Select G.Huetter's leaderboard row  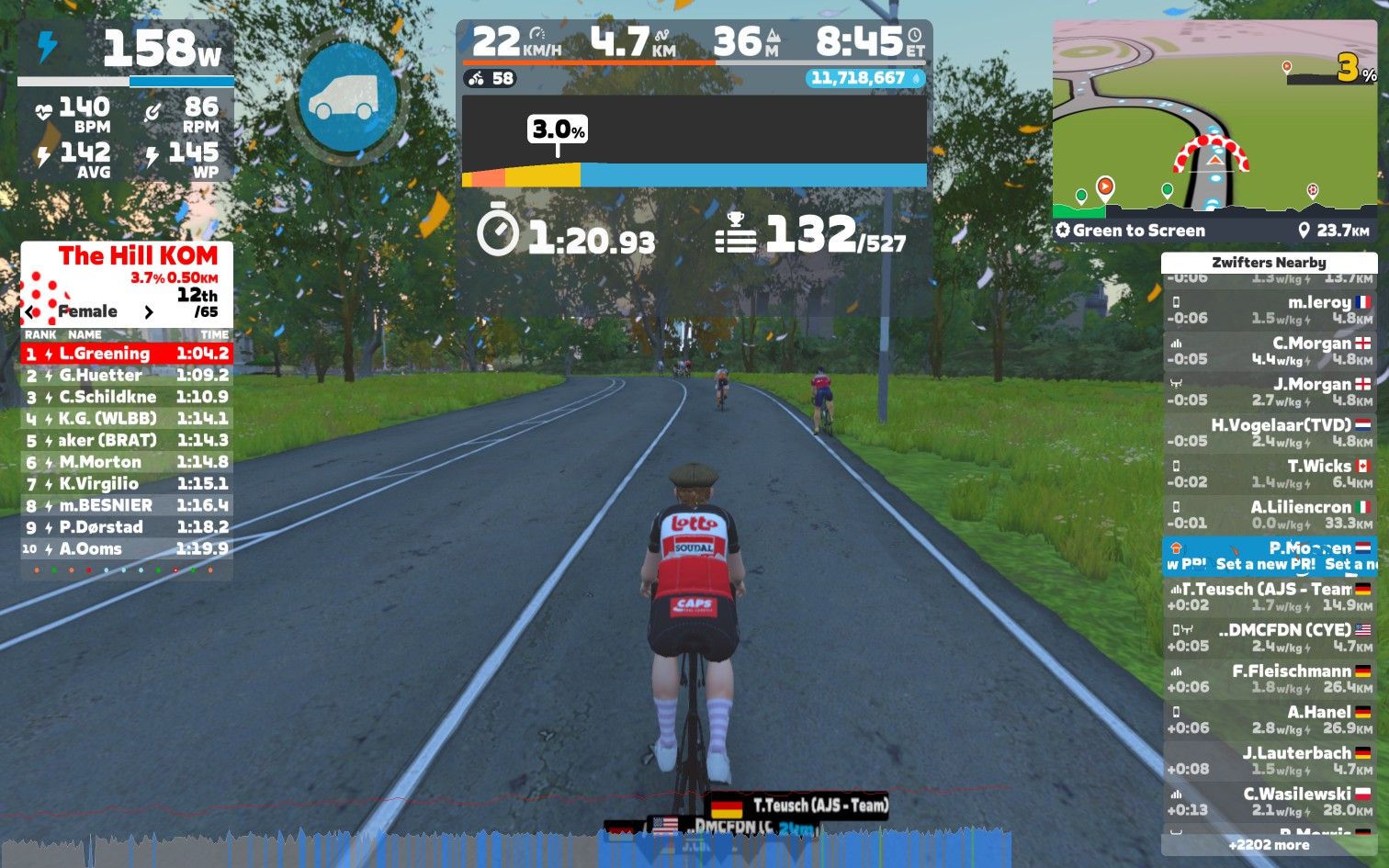tap(127, 375)
